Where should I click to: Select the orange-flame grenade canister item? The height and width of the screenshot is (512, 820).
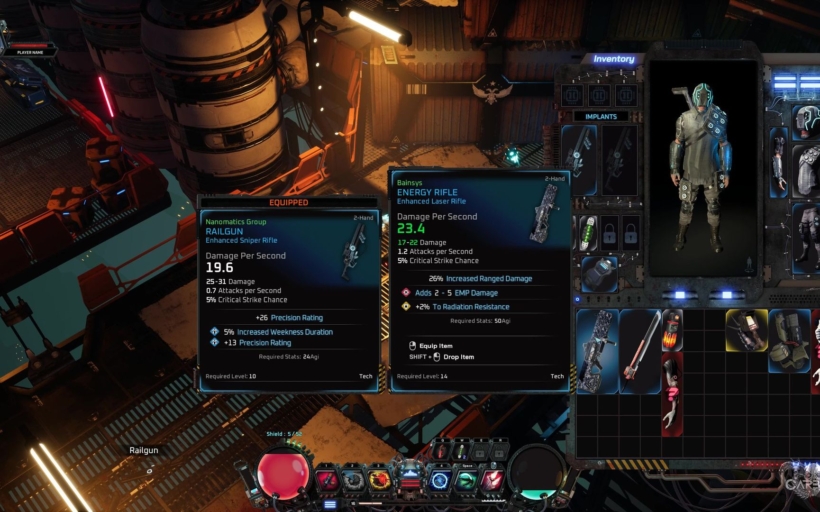tap(672, 329)
